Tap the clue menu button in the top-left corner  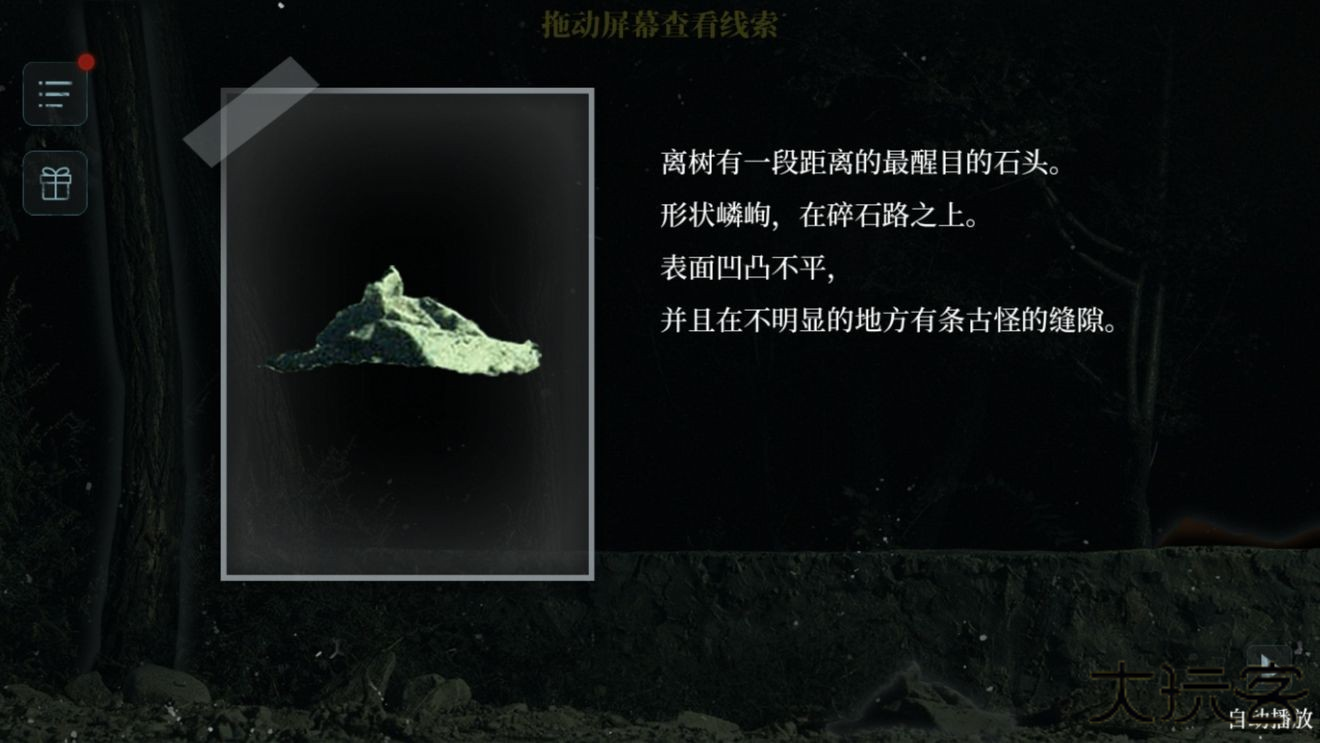point(55,93)
